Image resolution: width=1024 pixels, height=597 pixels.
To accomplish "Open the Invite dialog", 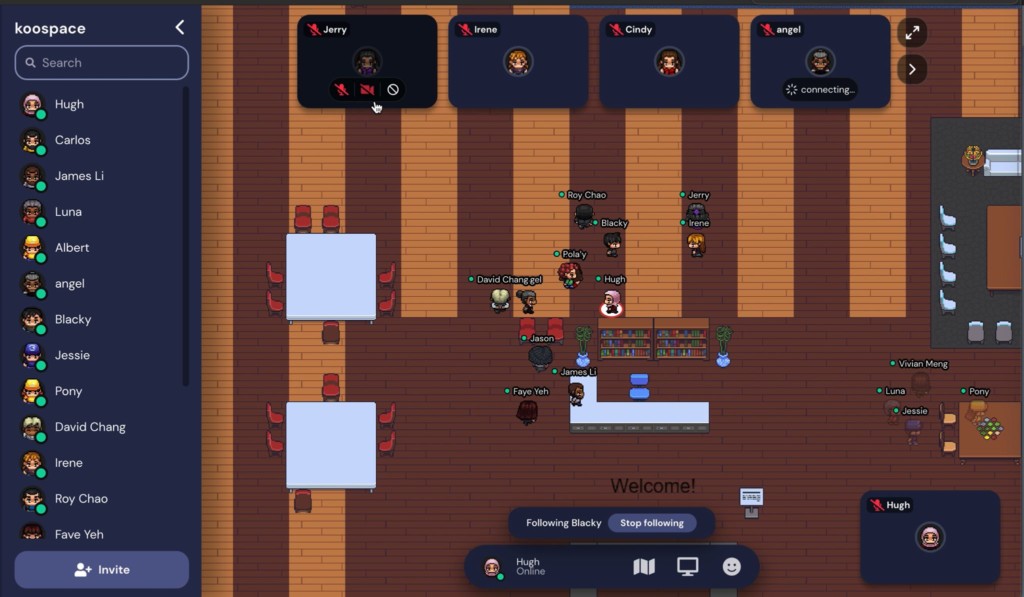I will [101, 570].
